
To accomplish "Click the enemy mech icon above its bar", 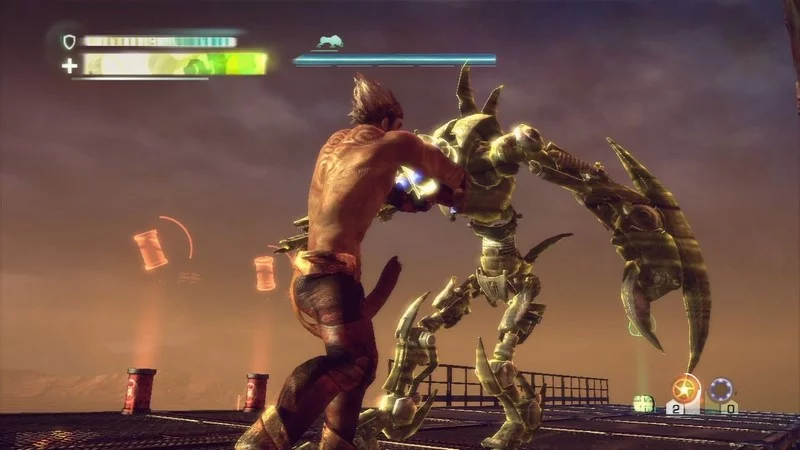I will coord(328,43).
